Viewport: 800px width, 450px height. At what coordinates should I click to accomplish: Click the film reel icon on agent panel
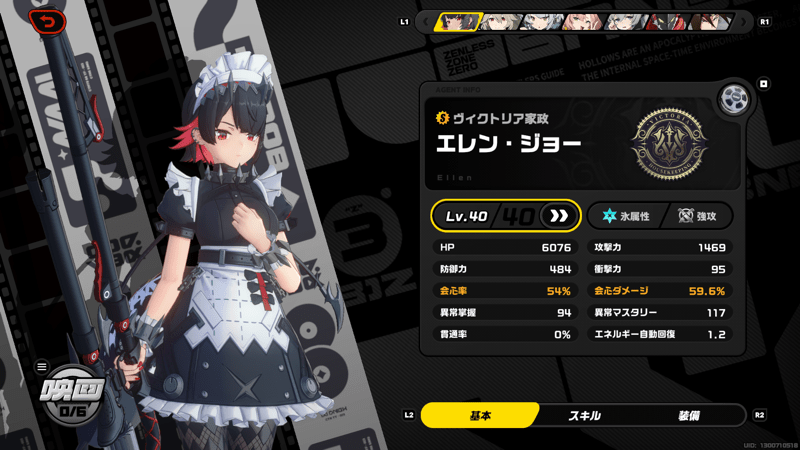(x=735, y=99)
